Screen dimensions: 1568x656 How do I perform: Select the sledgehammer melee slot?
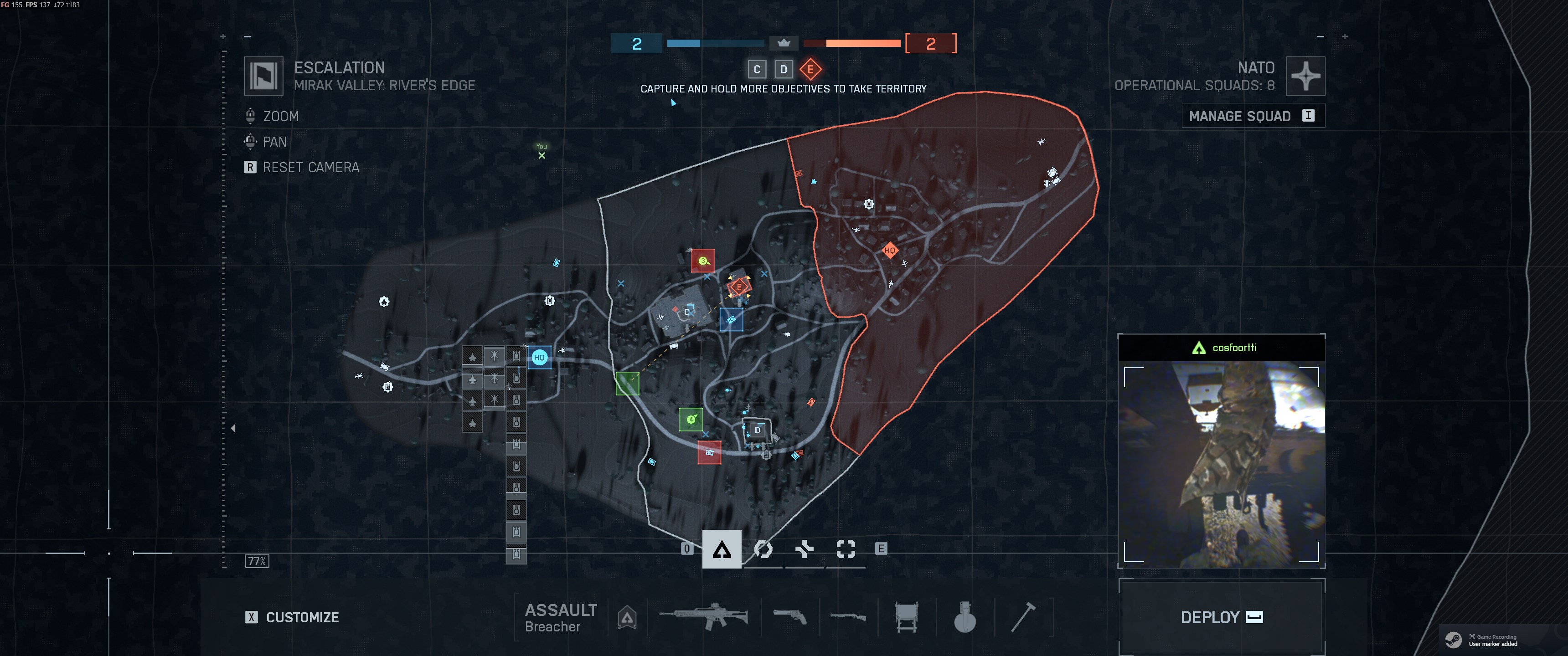(1023, 616)
